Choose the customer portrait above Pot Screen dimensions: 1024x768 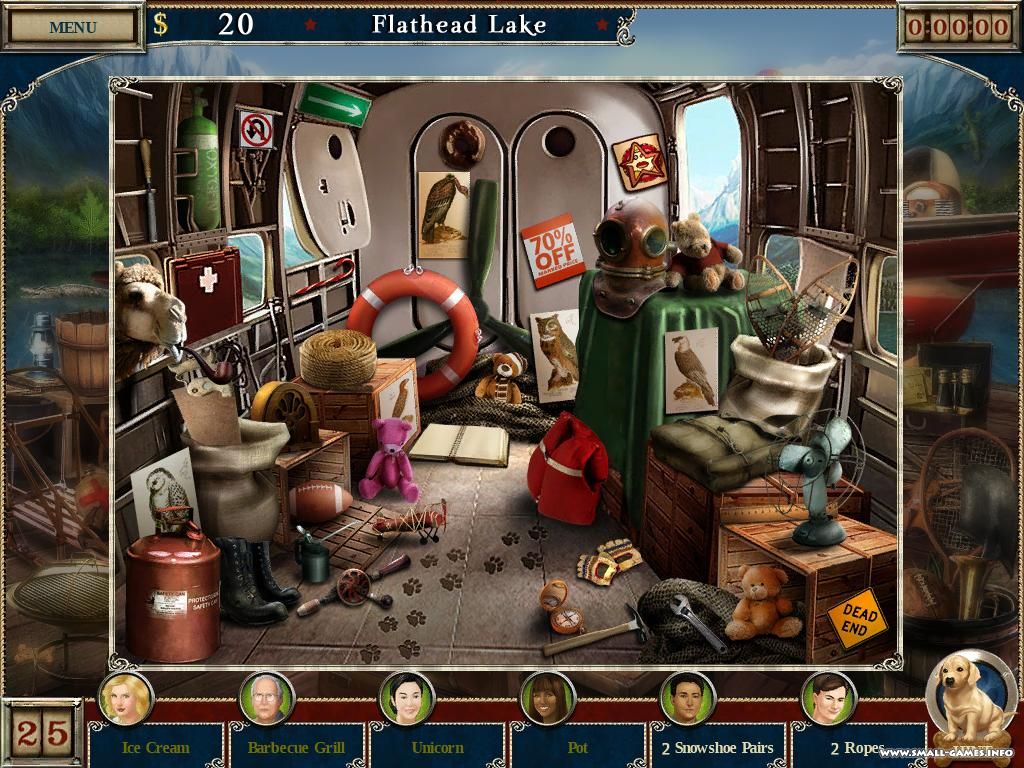547,696
